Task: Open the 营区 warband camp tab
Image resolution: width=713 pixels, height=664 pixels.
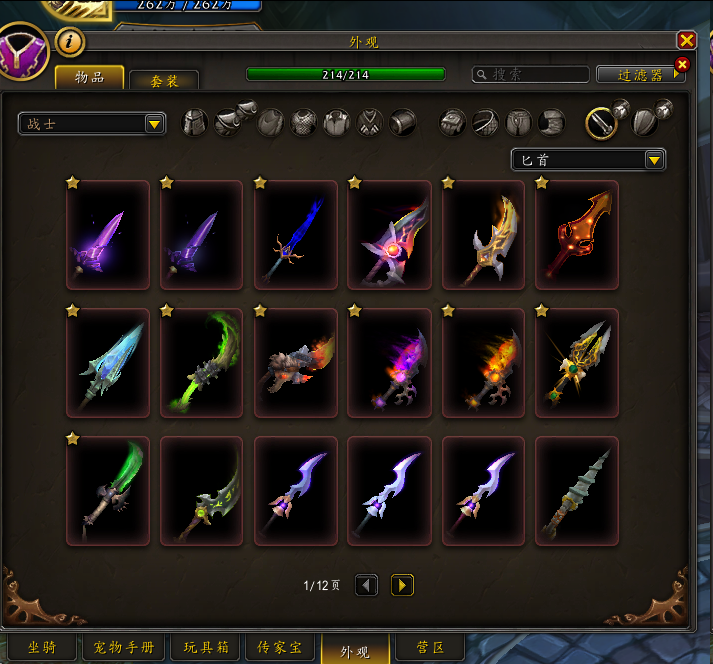Action: (431, 648)
